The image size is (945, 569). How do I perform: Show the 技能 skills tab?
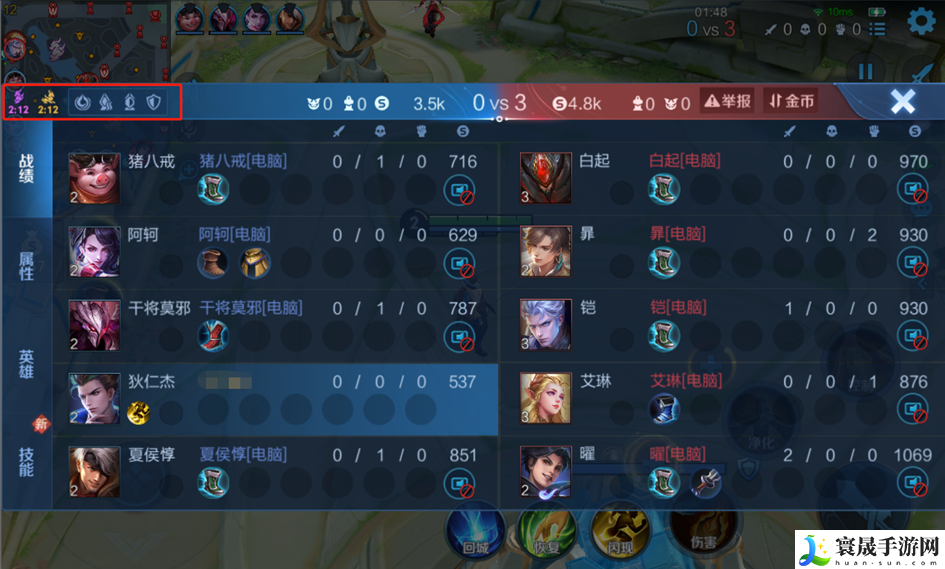click(26, 460)
